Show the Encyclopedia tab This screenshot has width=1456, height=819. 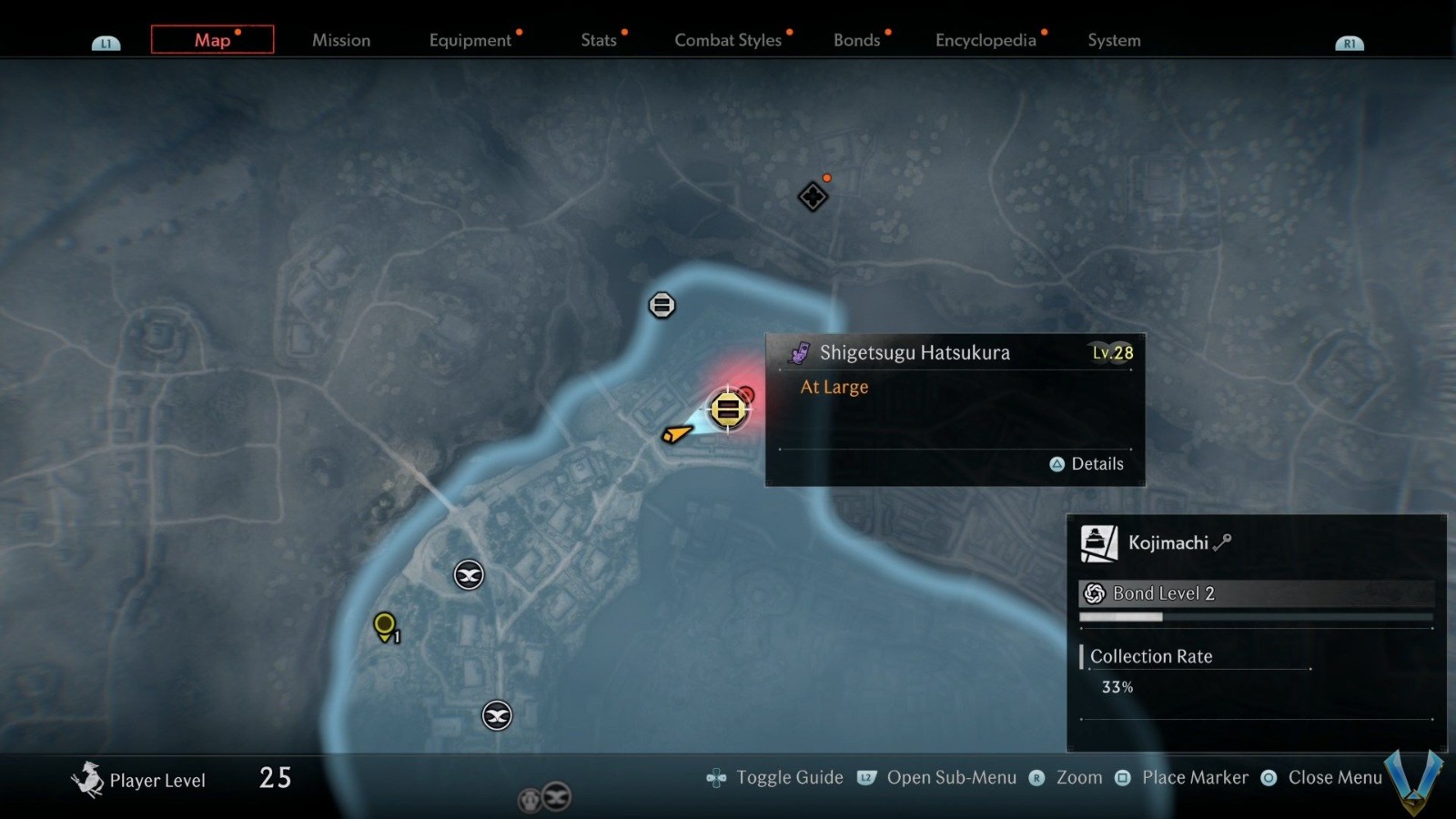point(986,40)
